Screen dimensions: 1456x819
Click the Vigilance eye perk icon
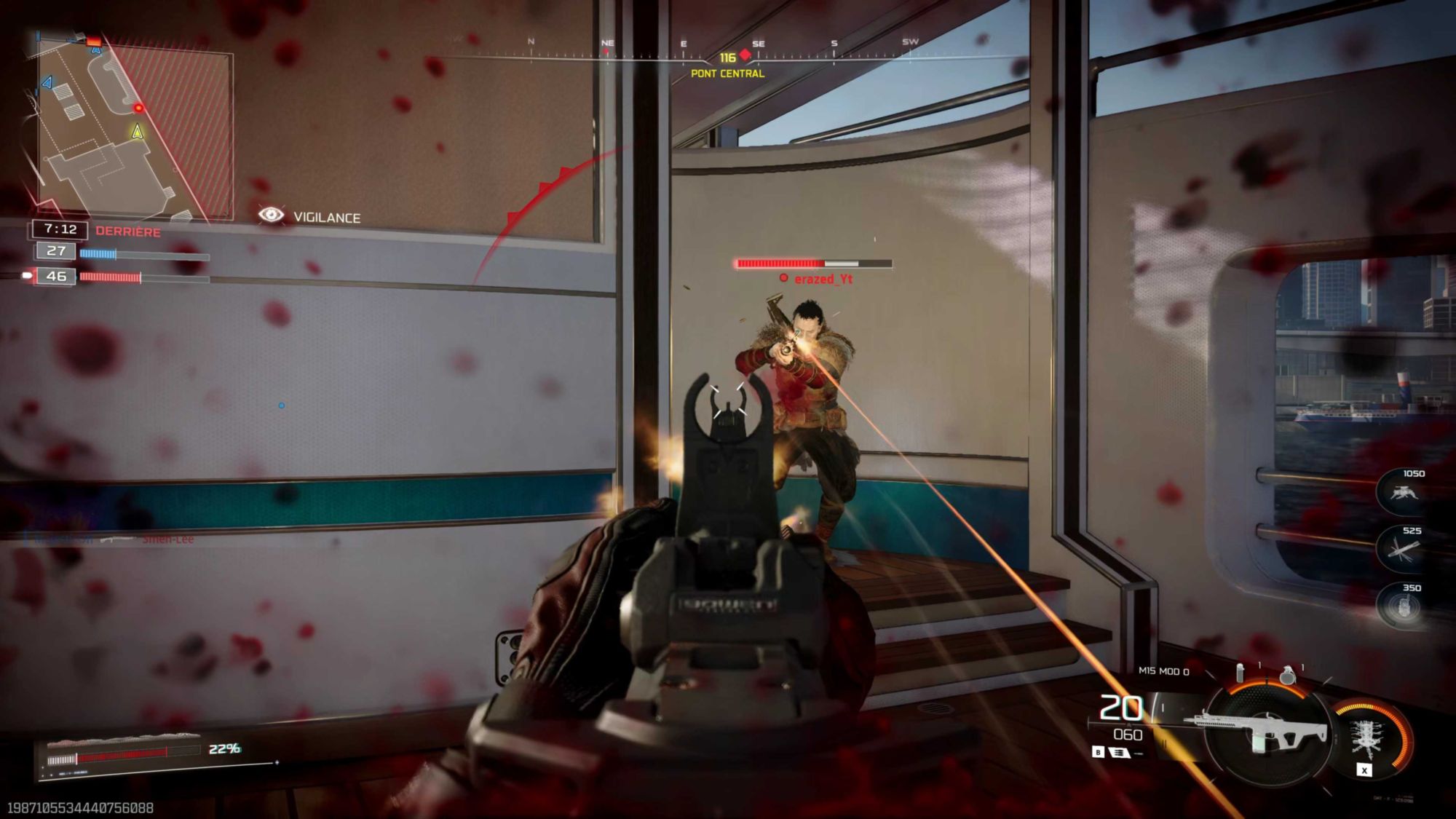pyautogui.click(x=271, y=215)
